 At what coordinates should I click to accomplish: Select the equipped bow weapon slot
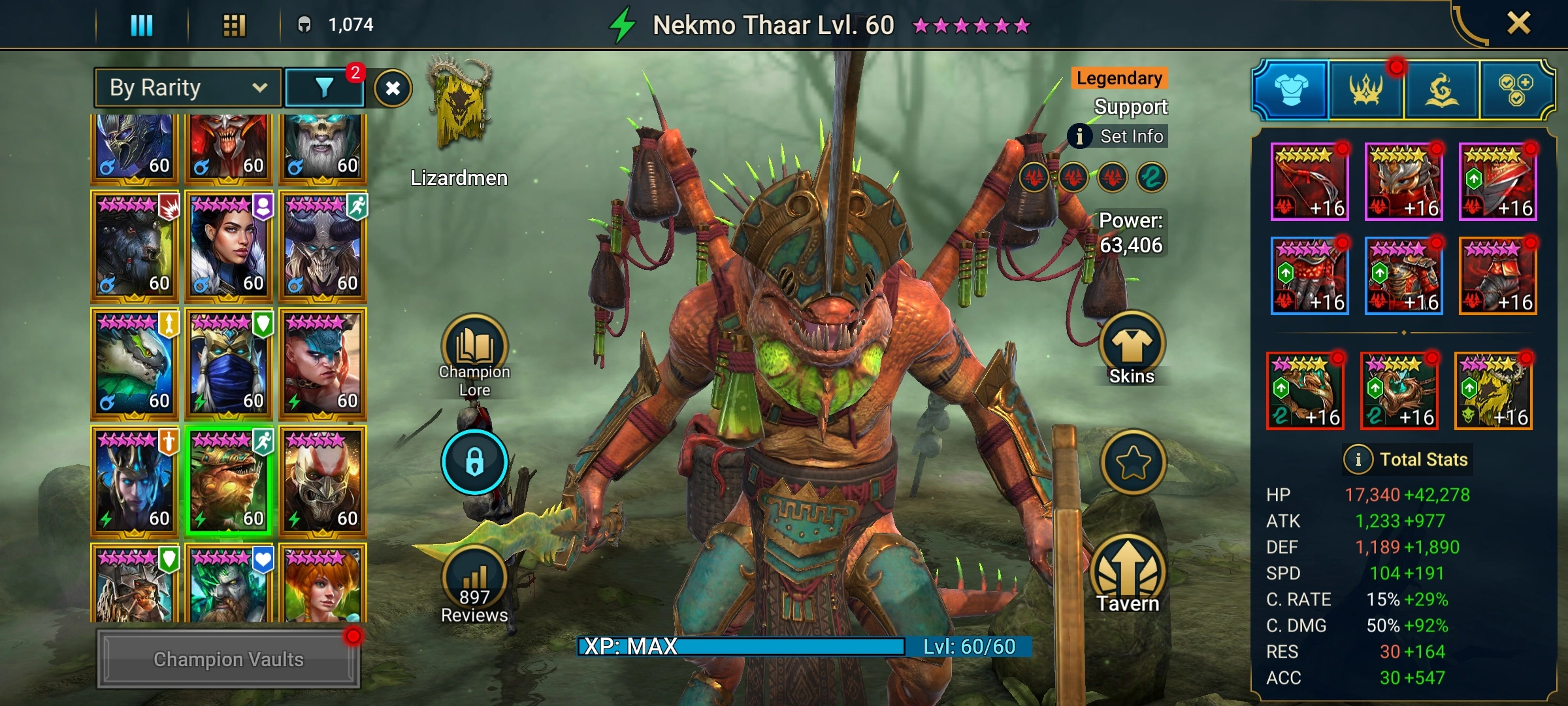tap(1309, 182)
